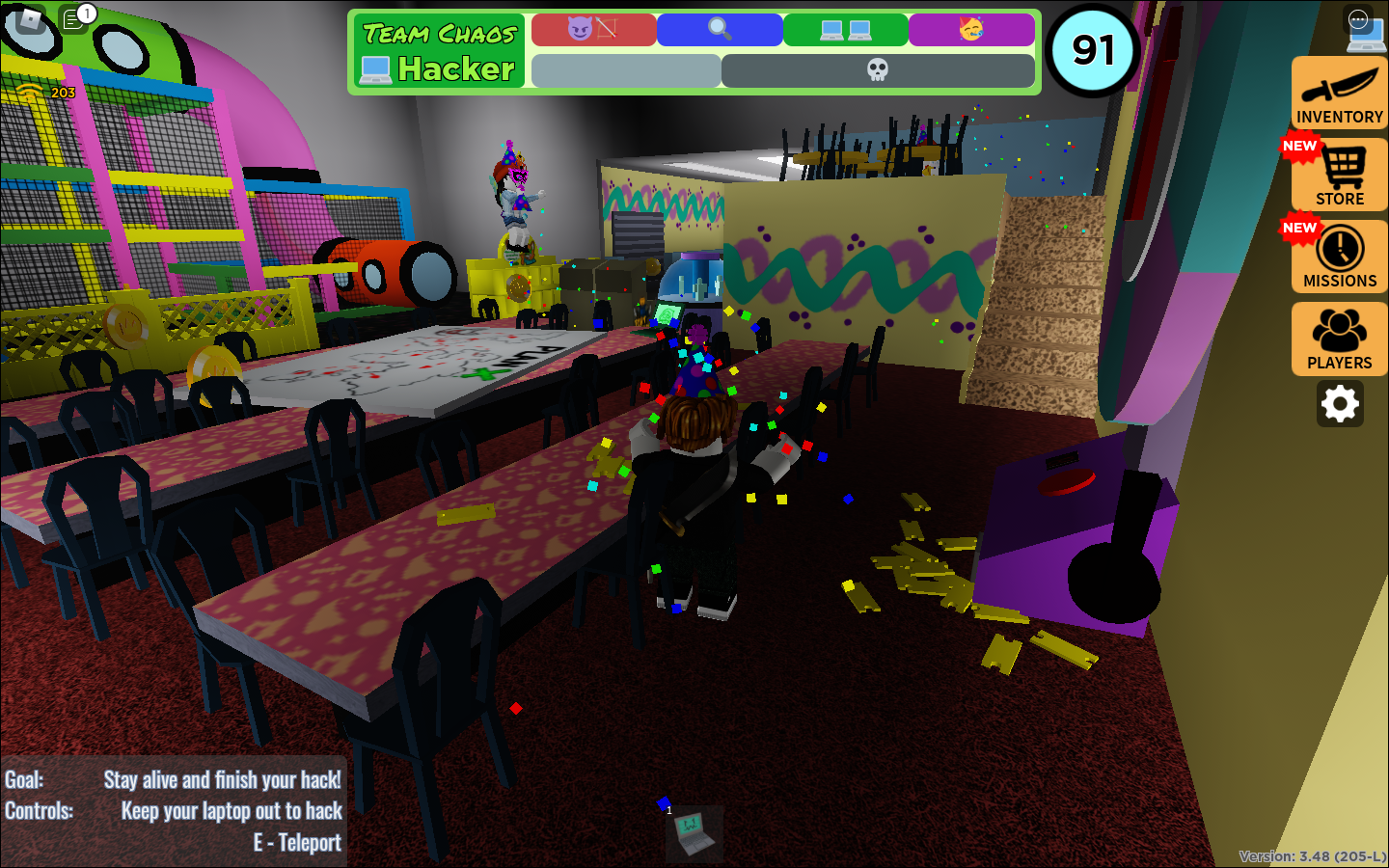Image resolution: width=1389 pixels, height=868 pixels.
Task: Click the double laptops Hacker role icon
Action: pyautogui.click(x=844, y=29)
